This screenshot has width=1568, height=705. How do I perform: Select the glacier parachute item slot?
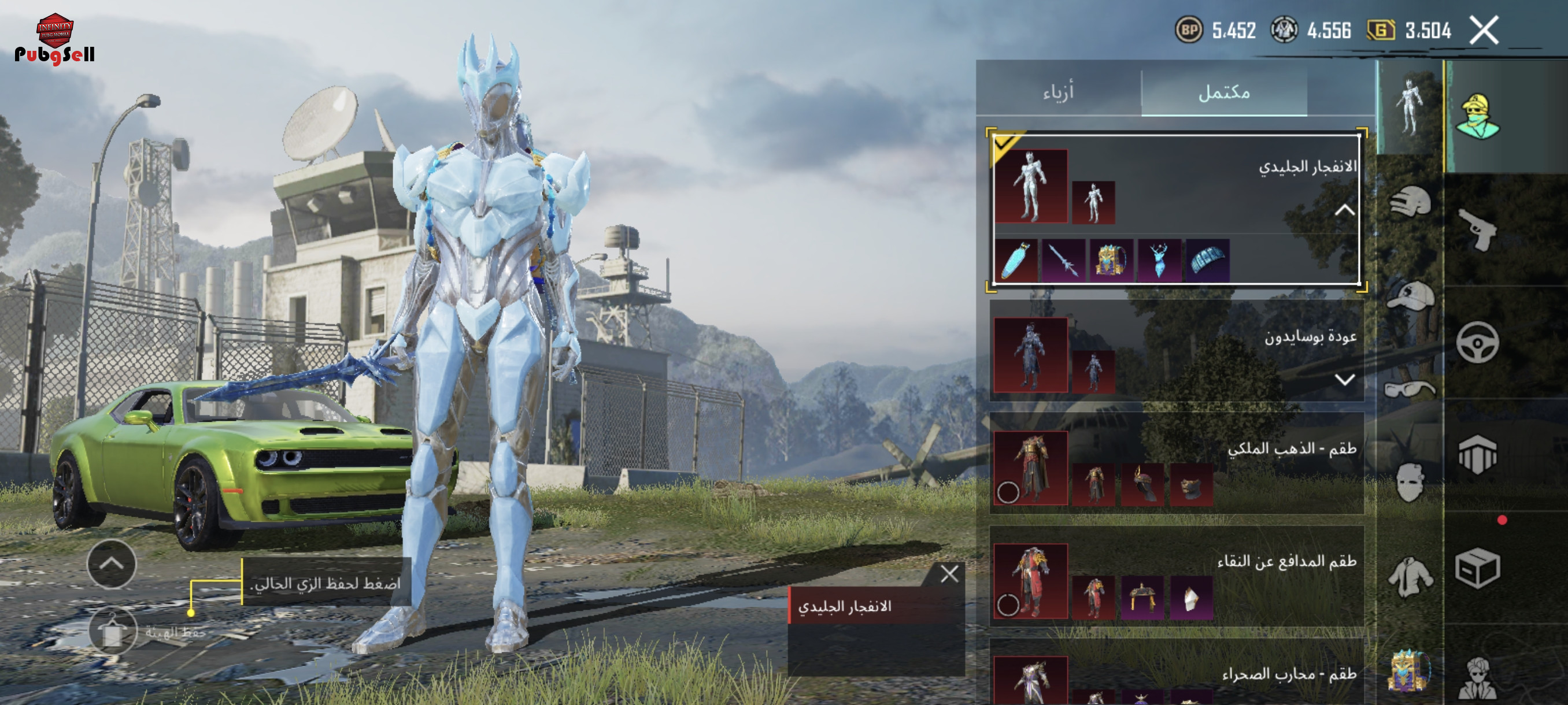point(1208,261)
